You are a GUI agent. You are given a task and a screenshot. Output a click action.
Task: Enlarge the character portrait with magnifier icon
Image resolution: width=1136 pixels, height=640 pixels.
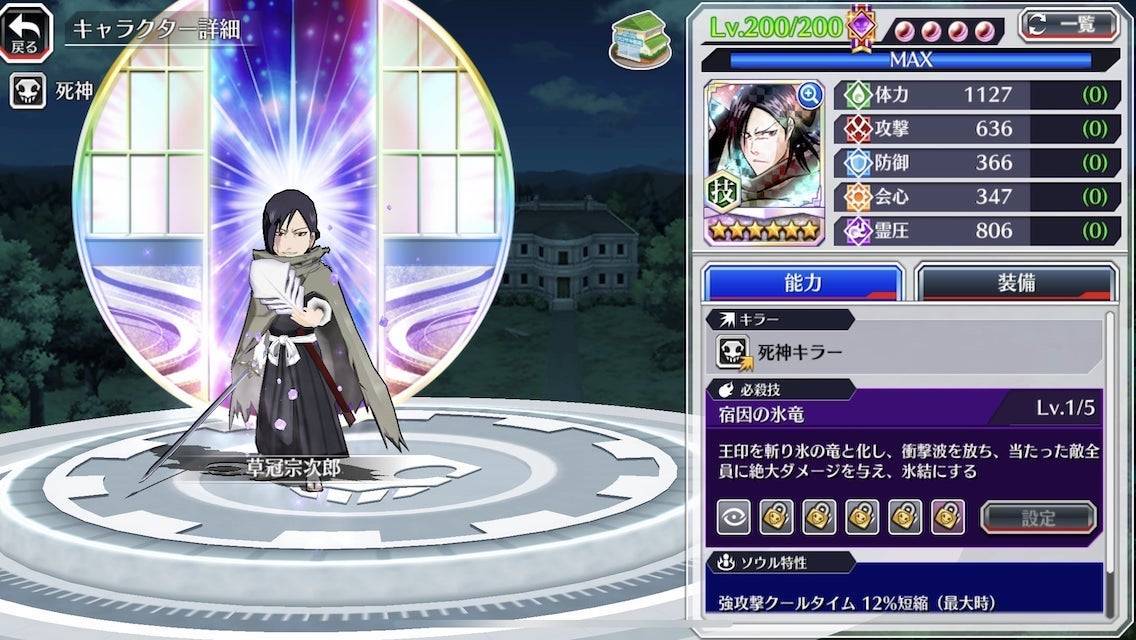(808, 96)
